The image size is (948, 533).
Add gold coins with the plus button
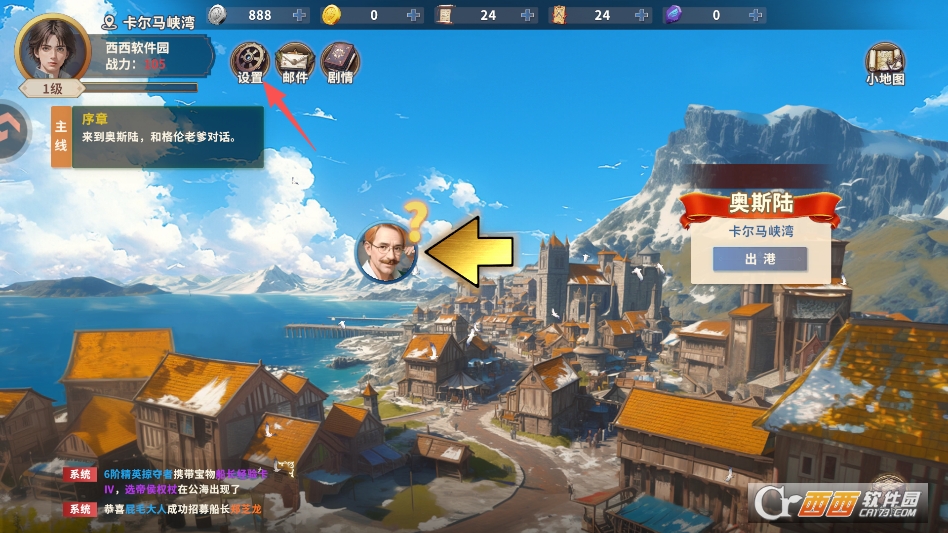(x=415, y=15)
